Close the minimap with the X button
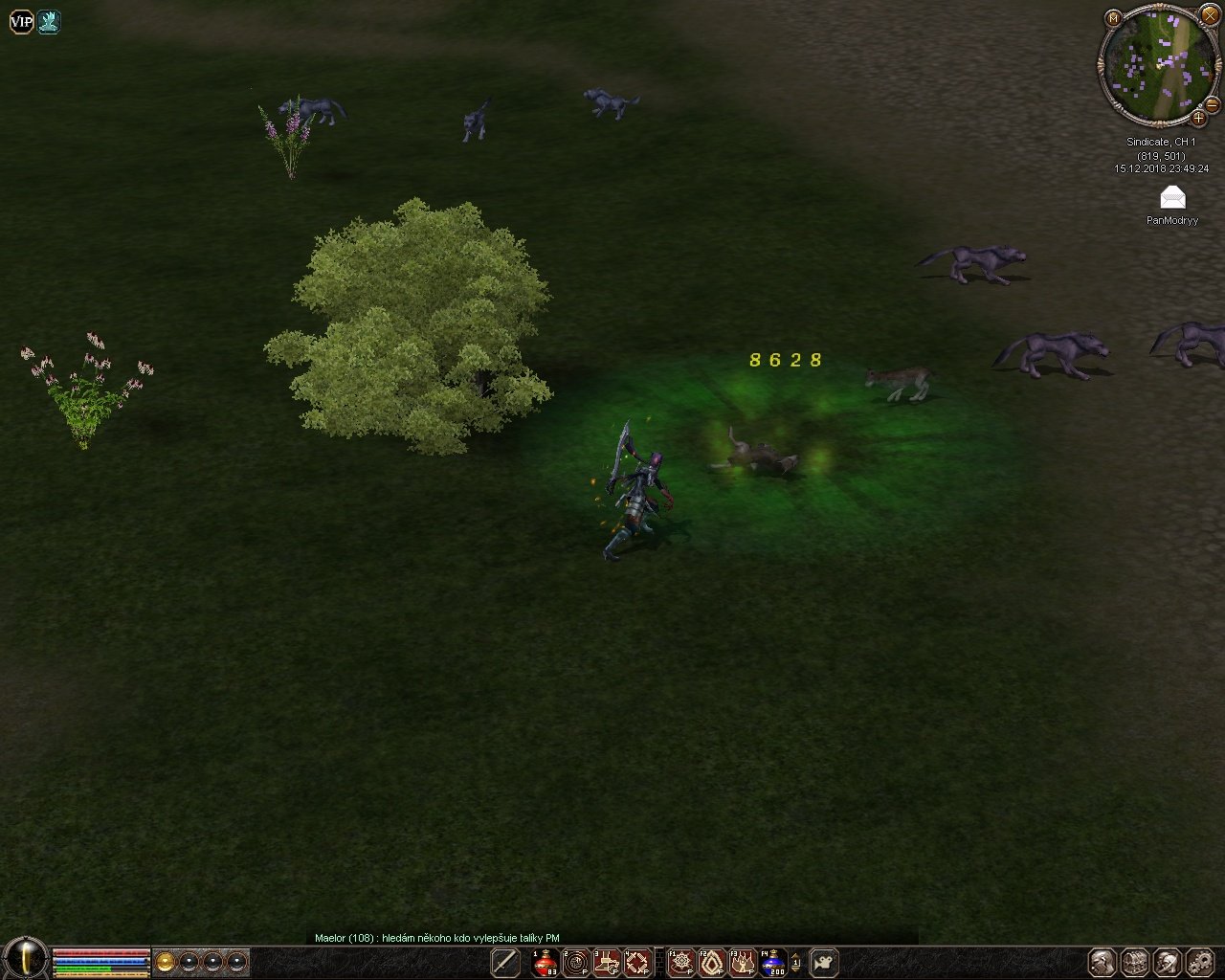 click(x=1210, y=14)
